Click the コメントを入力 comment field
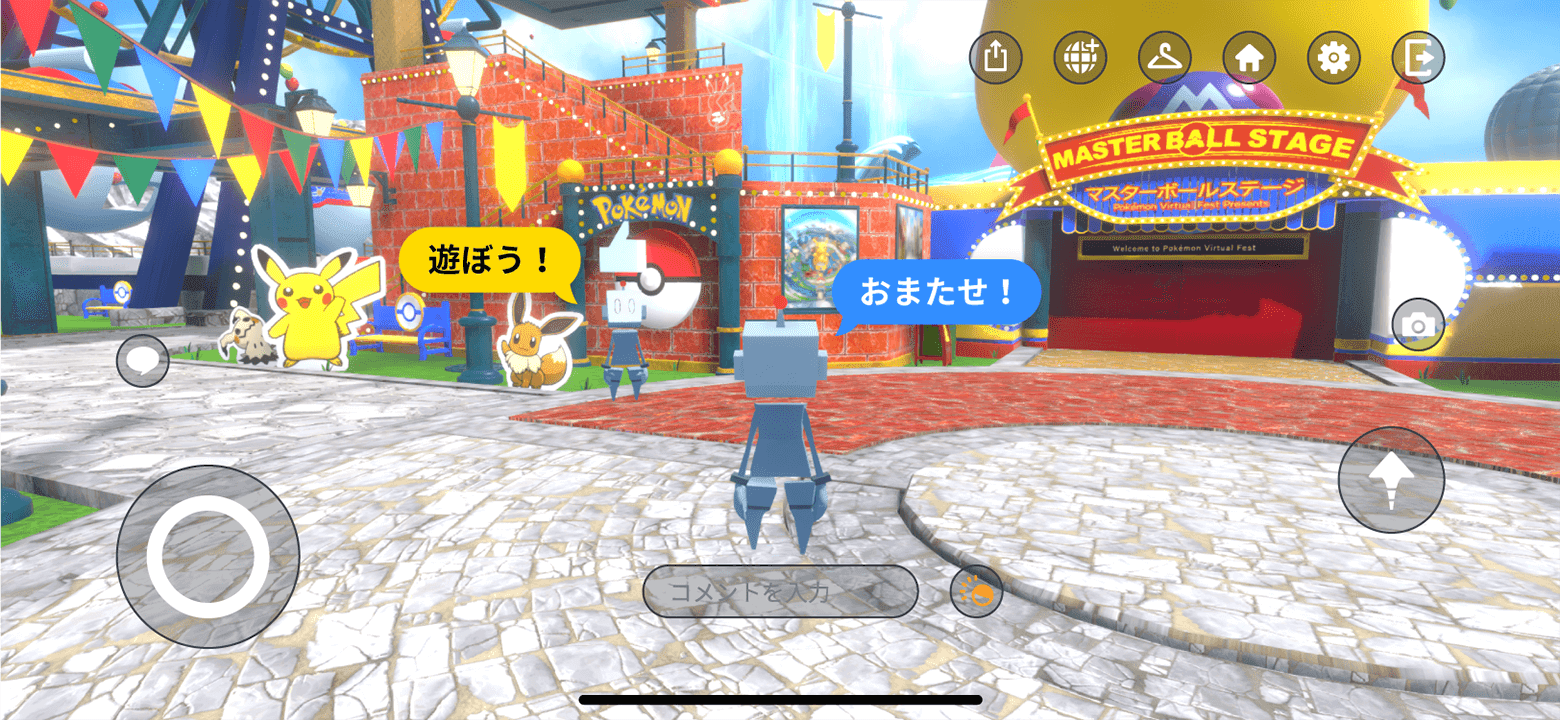Image resolution: width=1560 pixels, height=720 pixels. point(782,591)
